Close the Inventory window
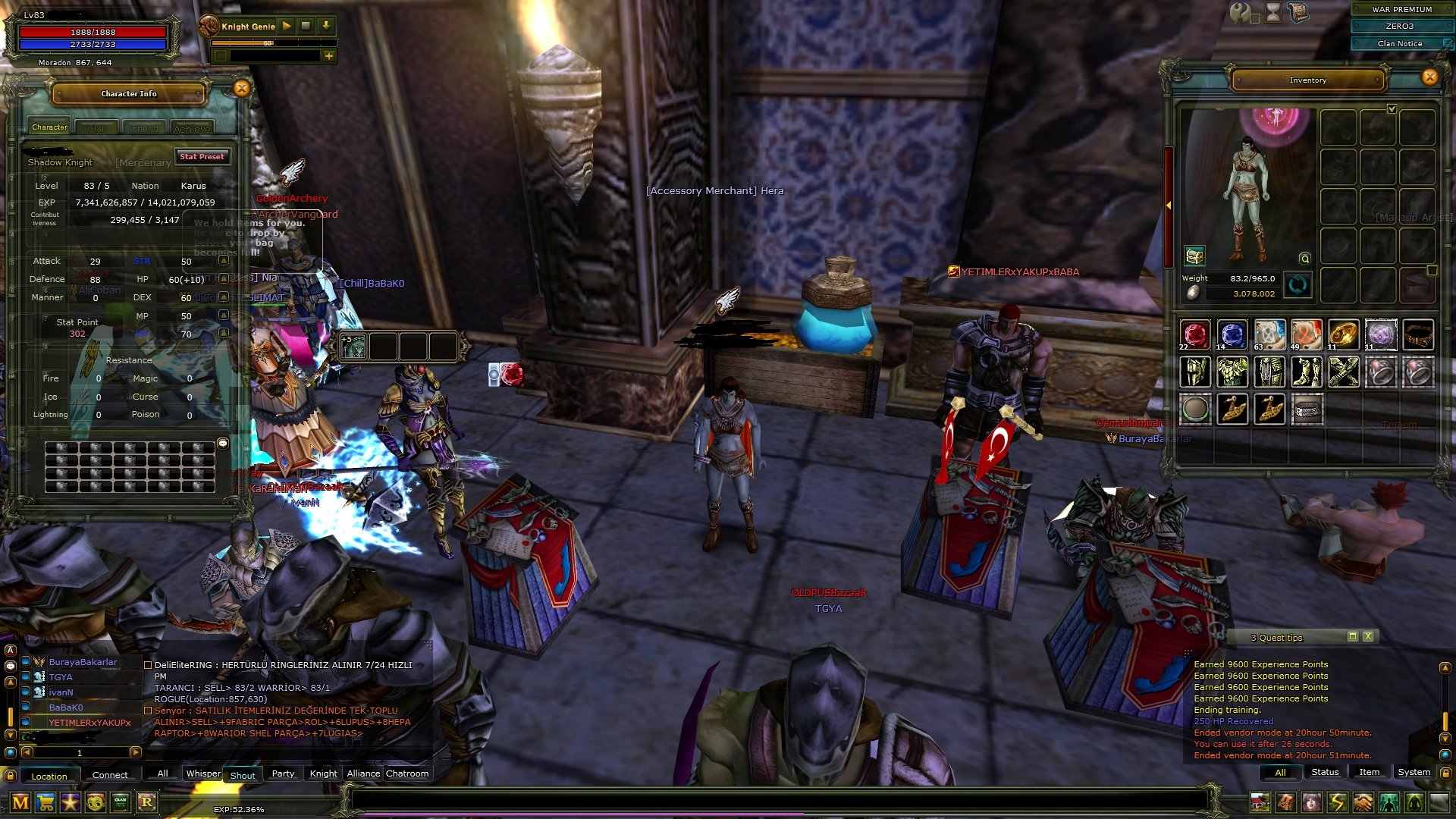1456x819 pixels. point(1429,77)
